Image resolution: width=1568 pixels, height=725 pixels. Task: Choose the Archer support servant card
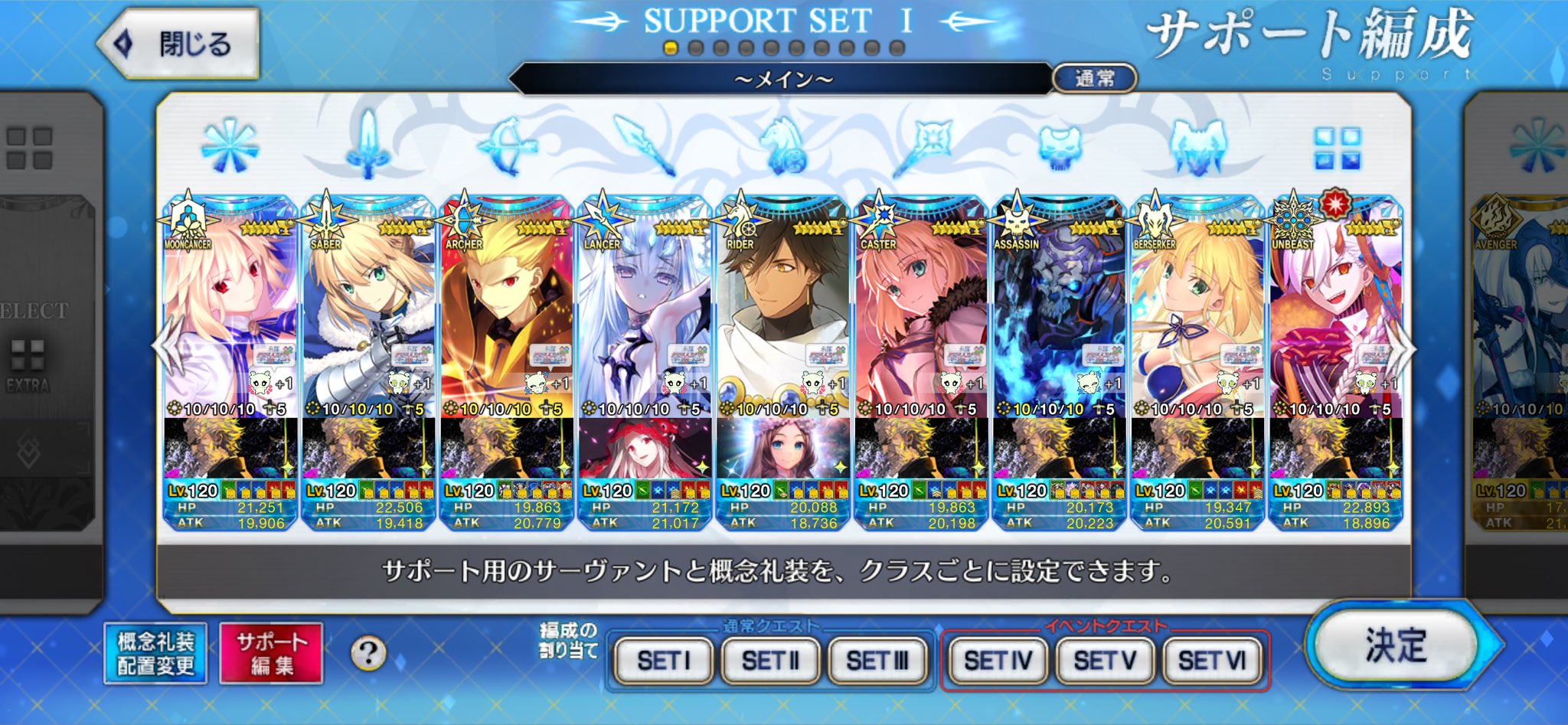pos(507,322)
